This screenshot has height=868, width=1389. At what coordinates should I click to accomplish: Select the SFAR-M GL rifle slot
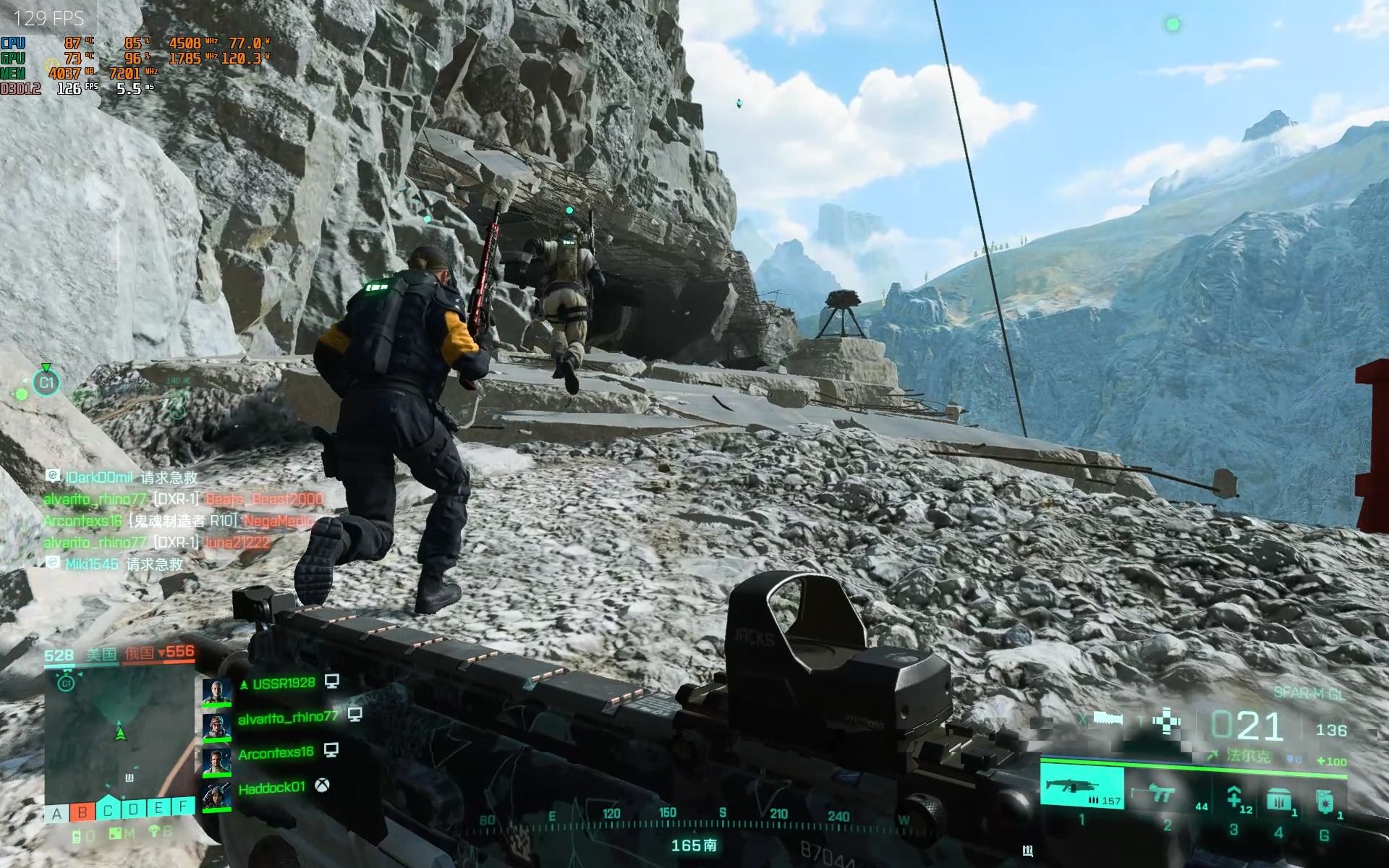click(x=1082, y=787)
